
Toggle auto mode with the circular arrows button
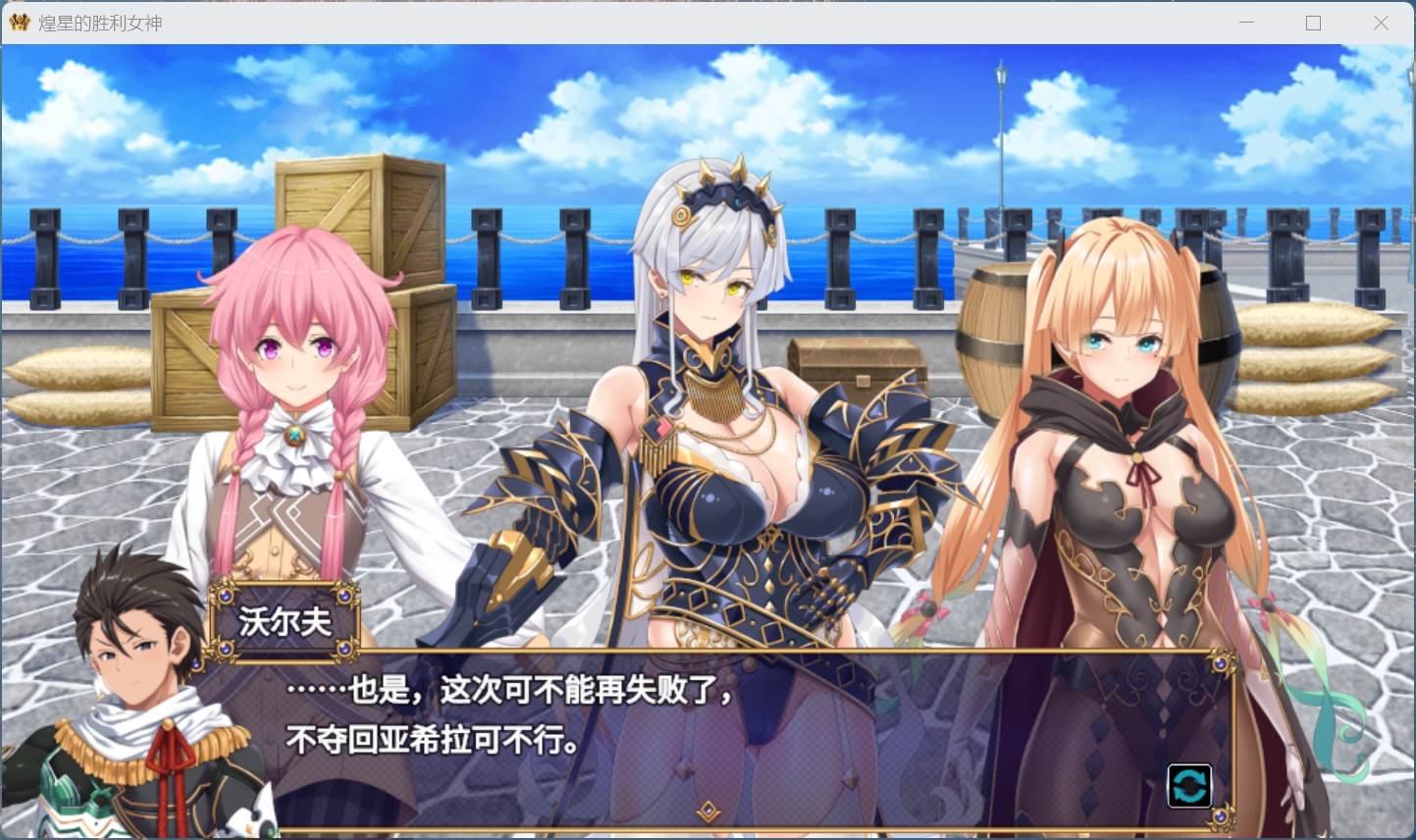click(1189, 785)
